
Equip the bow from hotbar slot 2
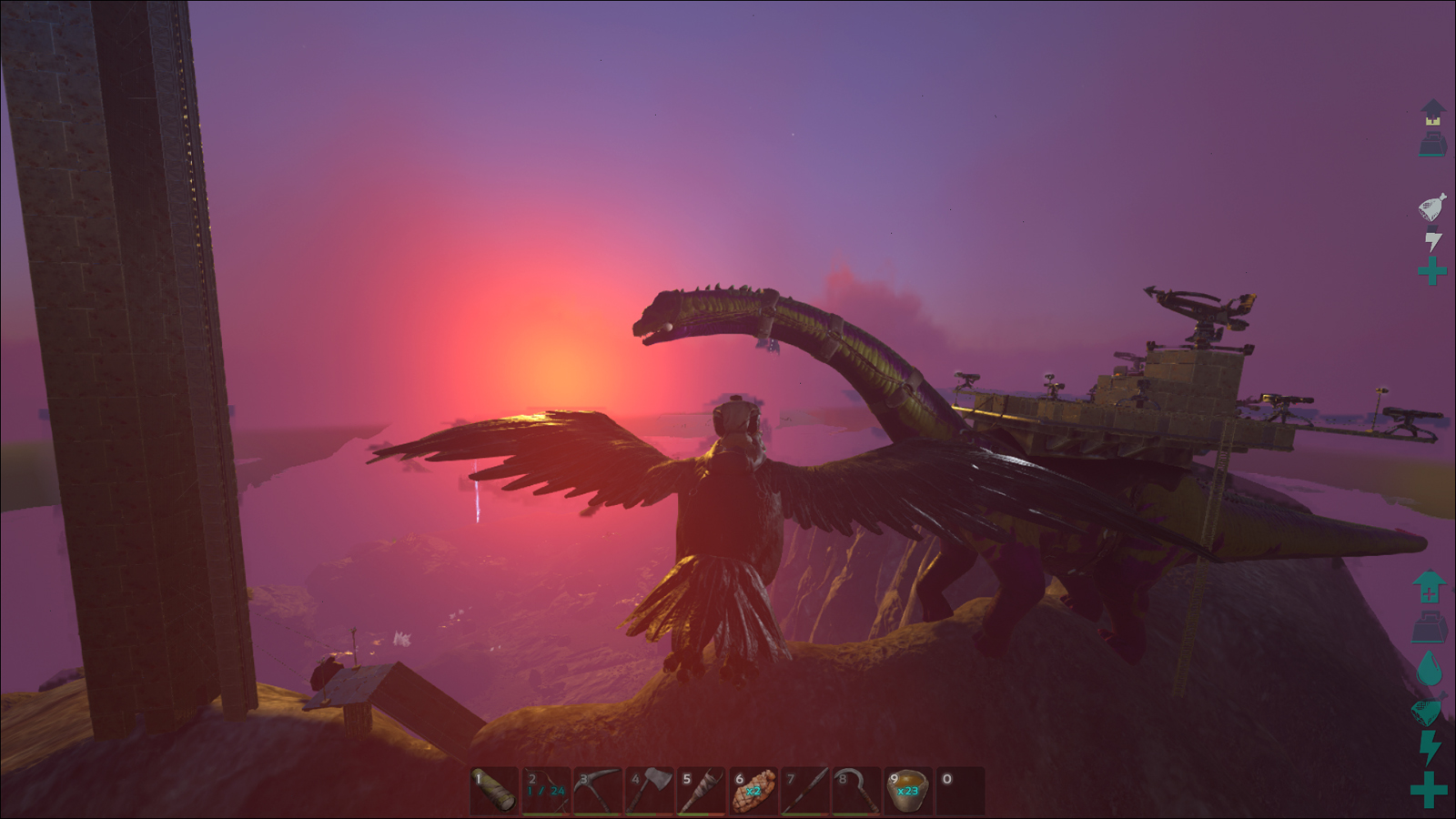tap(546, 790)
